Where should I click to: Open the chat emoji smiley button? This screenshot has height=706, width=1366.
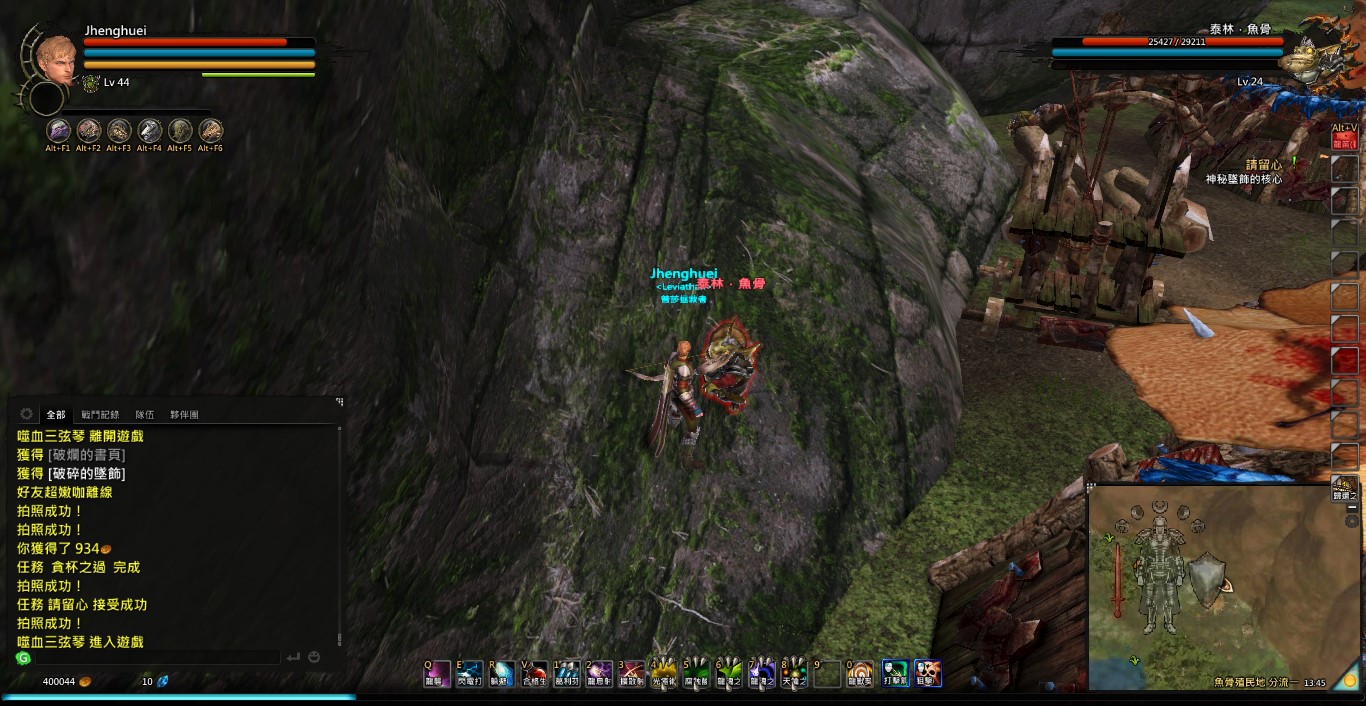coord(314,657)
